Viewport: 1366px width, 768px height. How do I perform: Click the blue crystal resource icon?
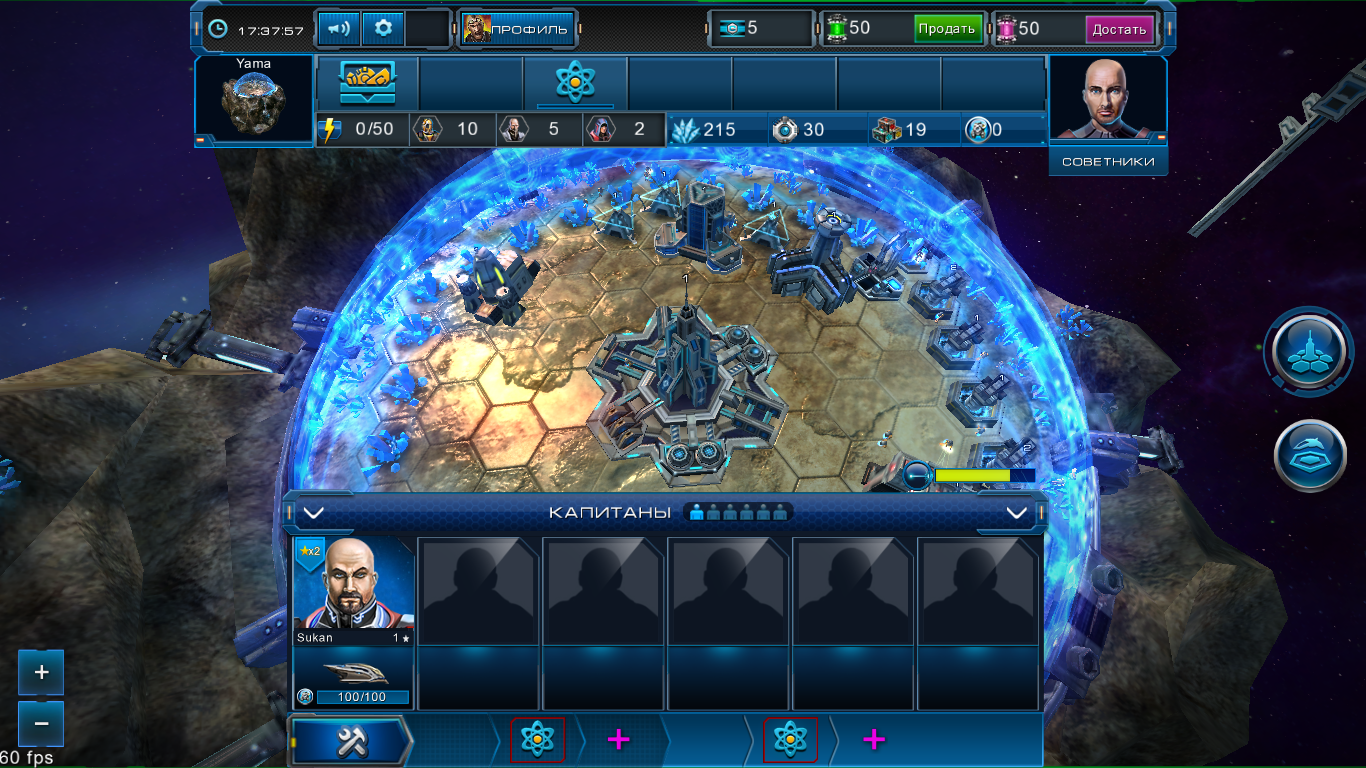(x=686, y=130)
